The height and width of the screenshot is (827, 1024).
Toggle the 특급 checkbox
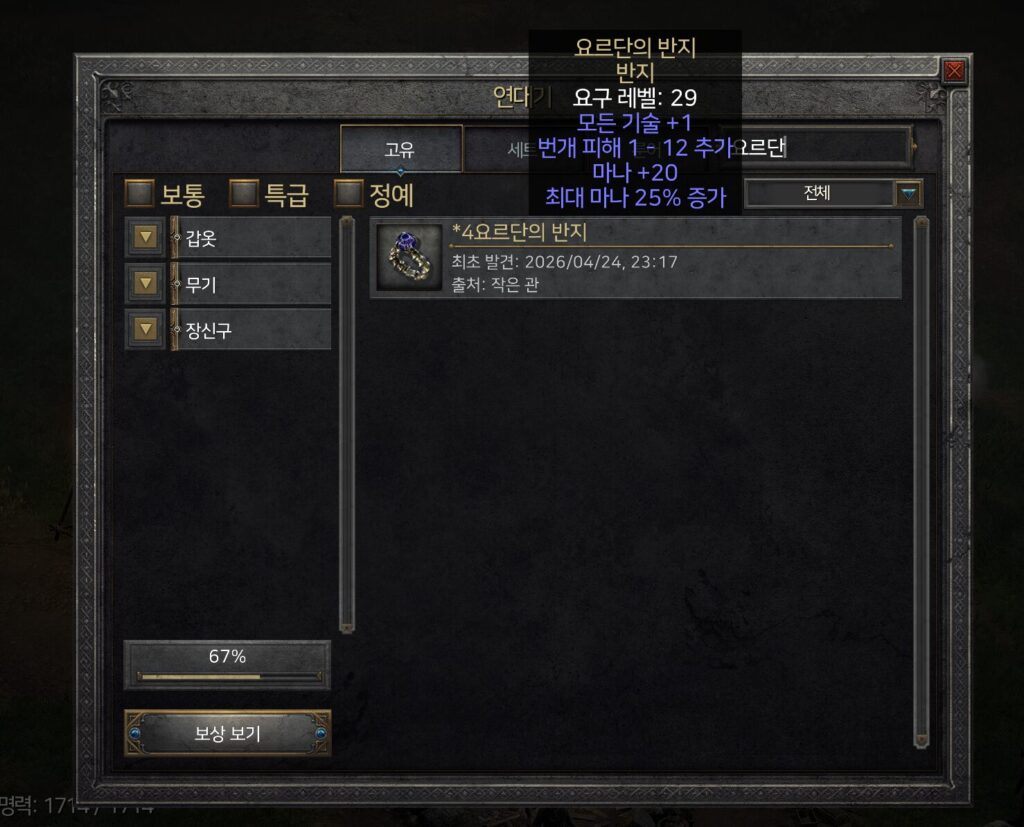(243, 192)
